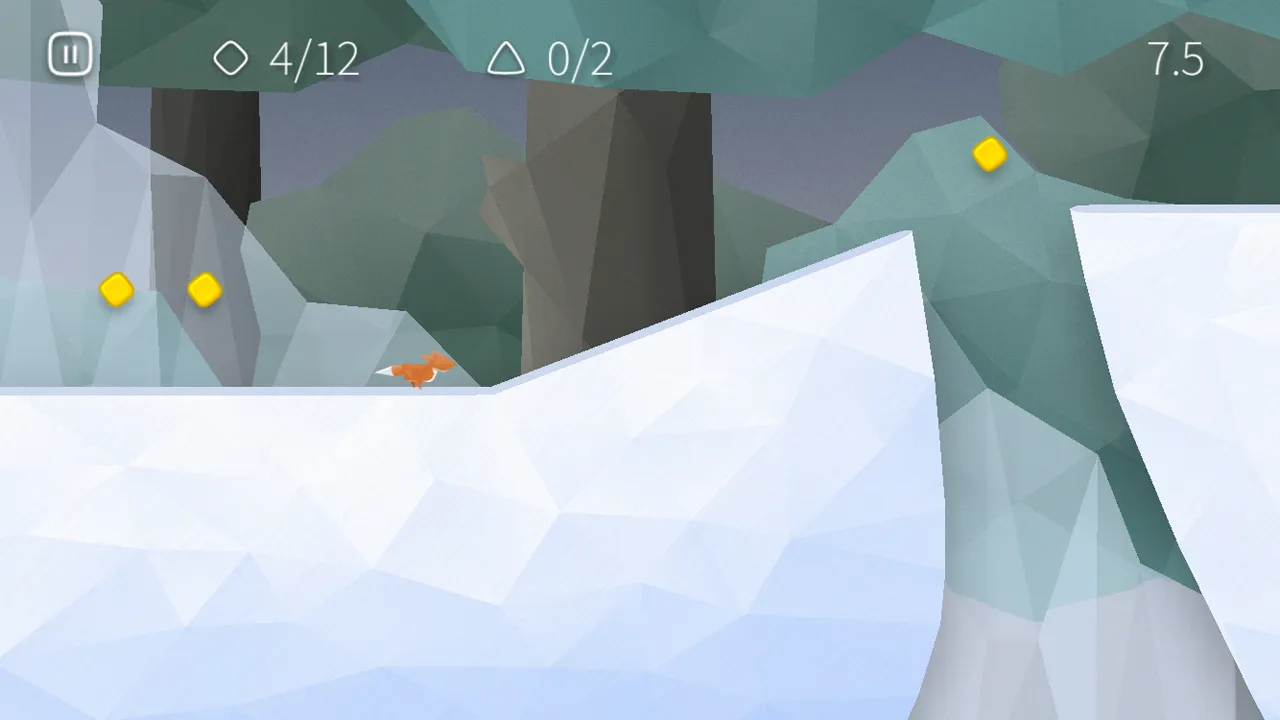Click the 0/2 triangle counter text
This screenshot has width=1280, height=720.
[578, 60]
